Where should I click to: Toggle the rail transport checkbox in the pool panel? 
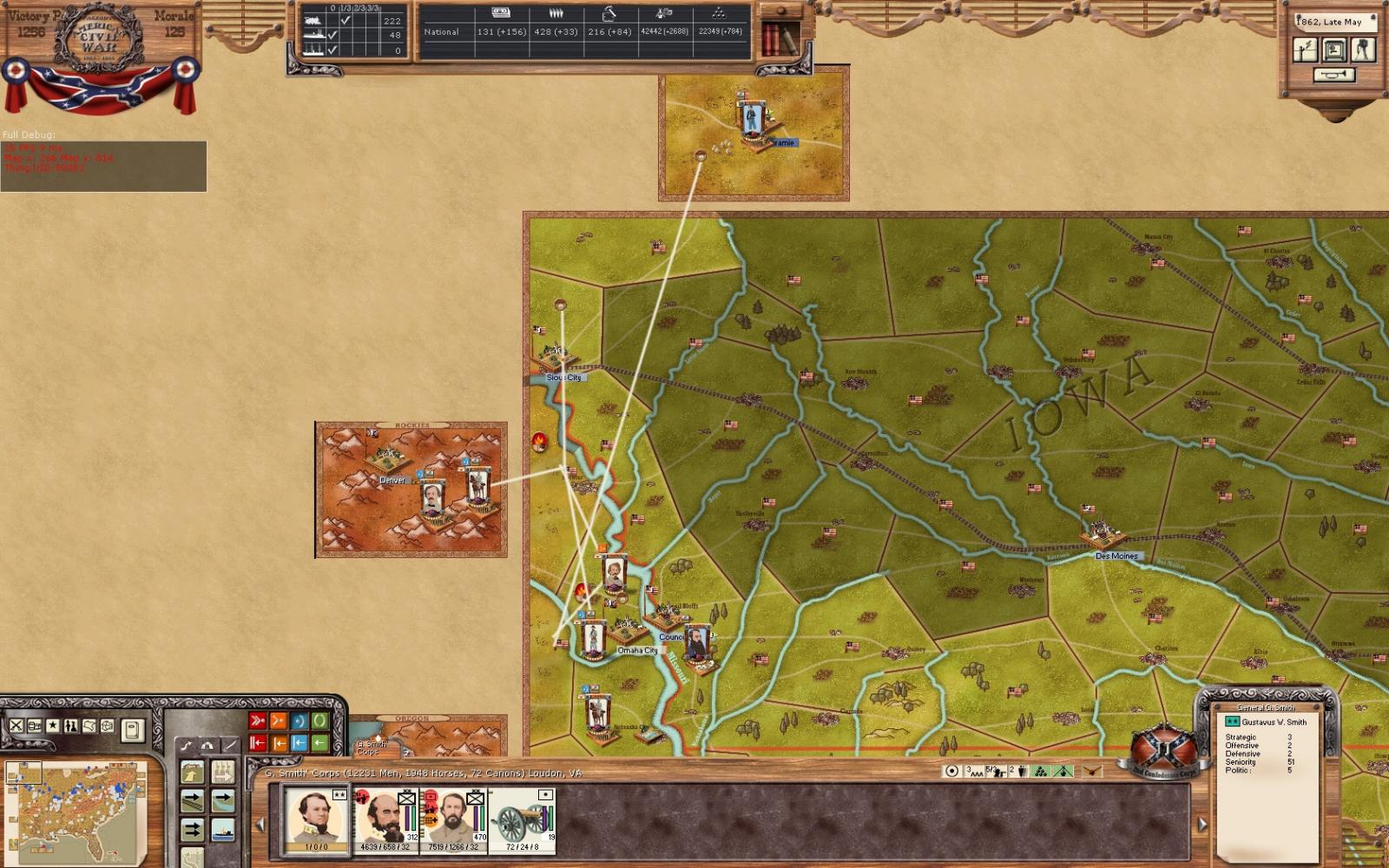click(x=345, y=21)
